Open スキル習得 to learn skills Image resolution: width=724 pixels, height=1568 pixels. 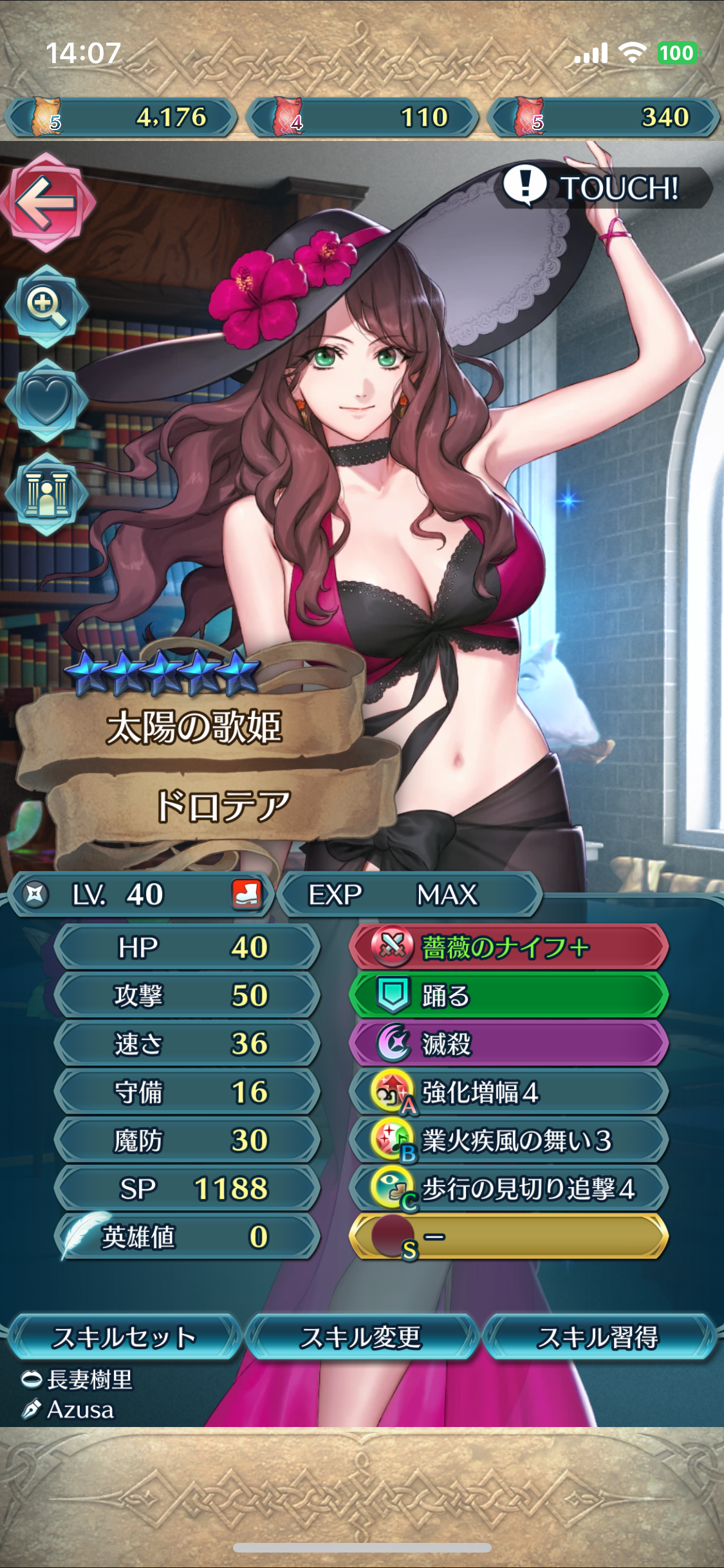click(598, 1337)
